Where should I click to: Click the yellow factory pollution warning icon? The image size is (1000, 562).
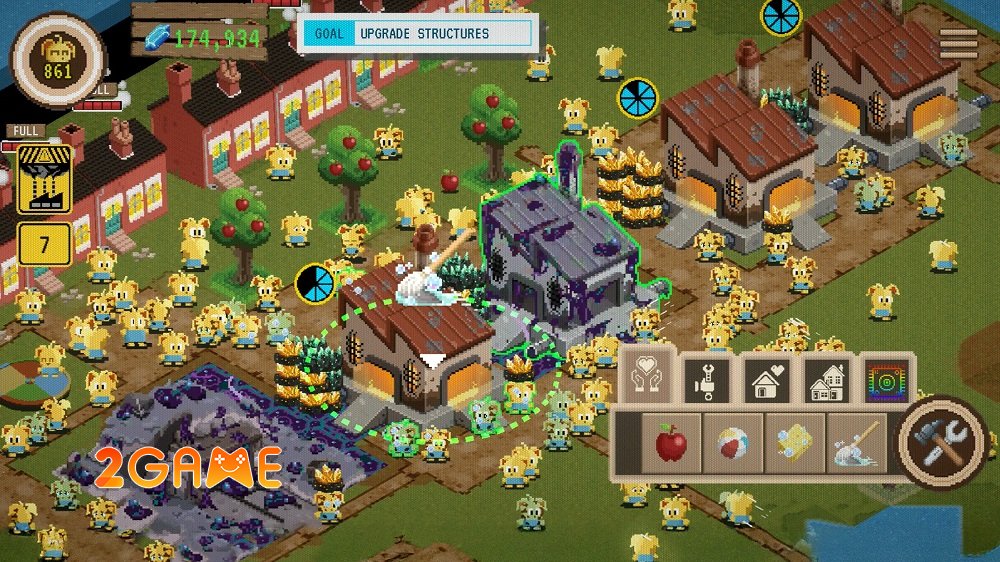(x=43, y=179)
